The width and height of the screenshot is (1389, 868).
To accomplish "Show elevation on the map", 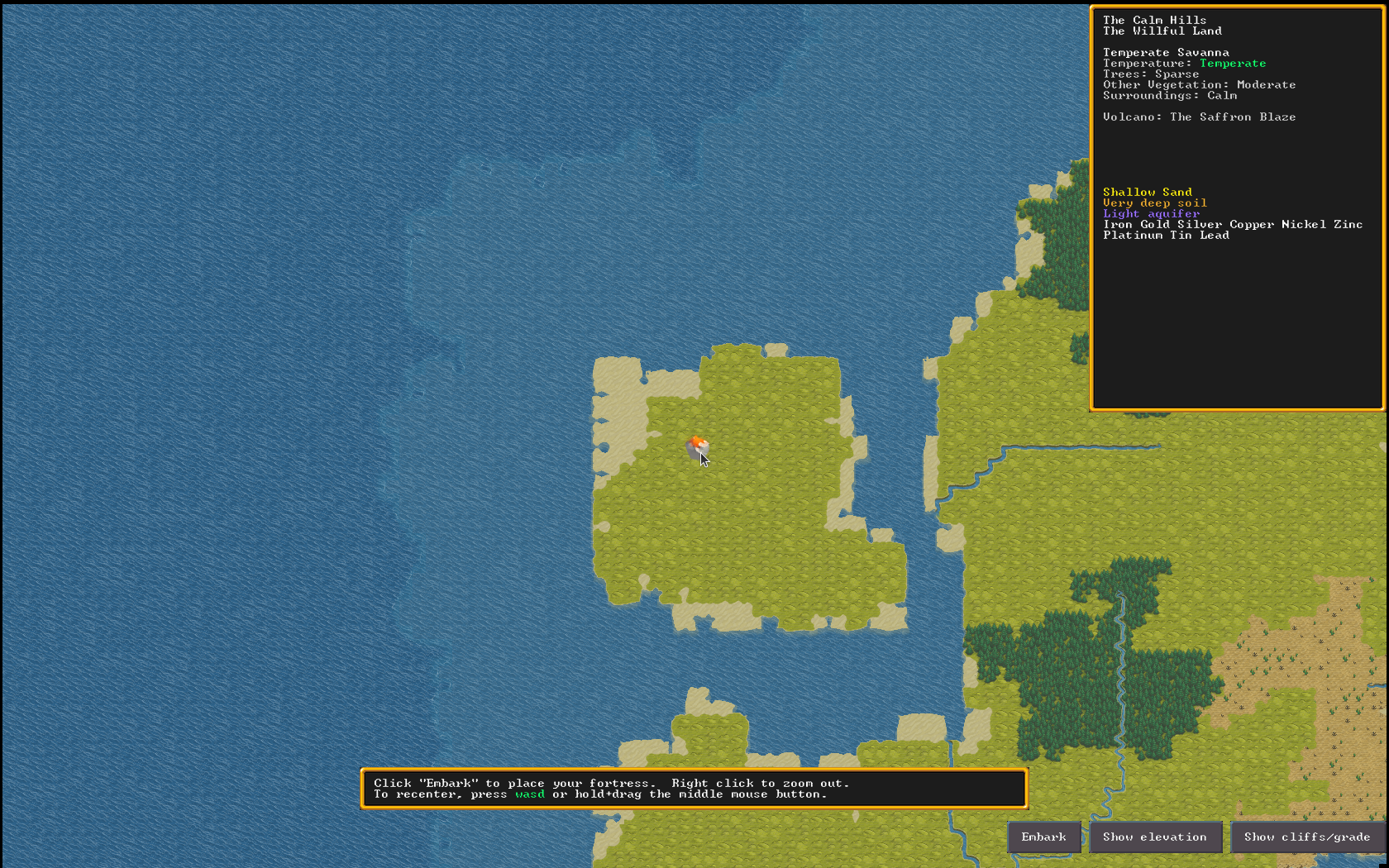I will coord(1155,837).
